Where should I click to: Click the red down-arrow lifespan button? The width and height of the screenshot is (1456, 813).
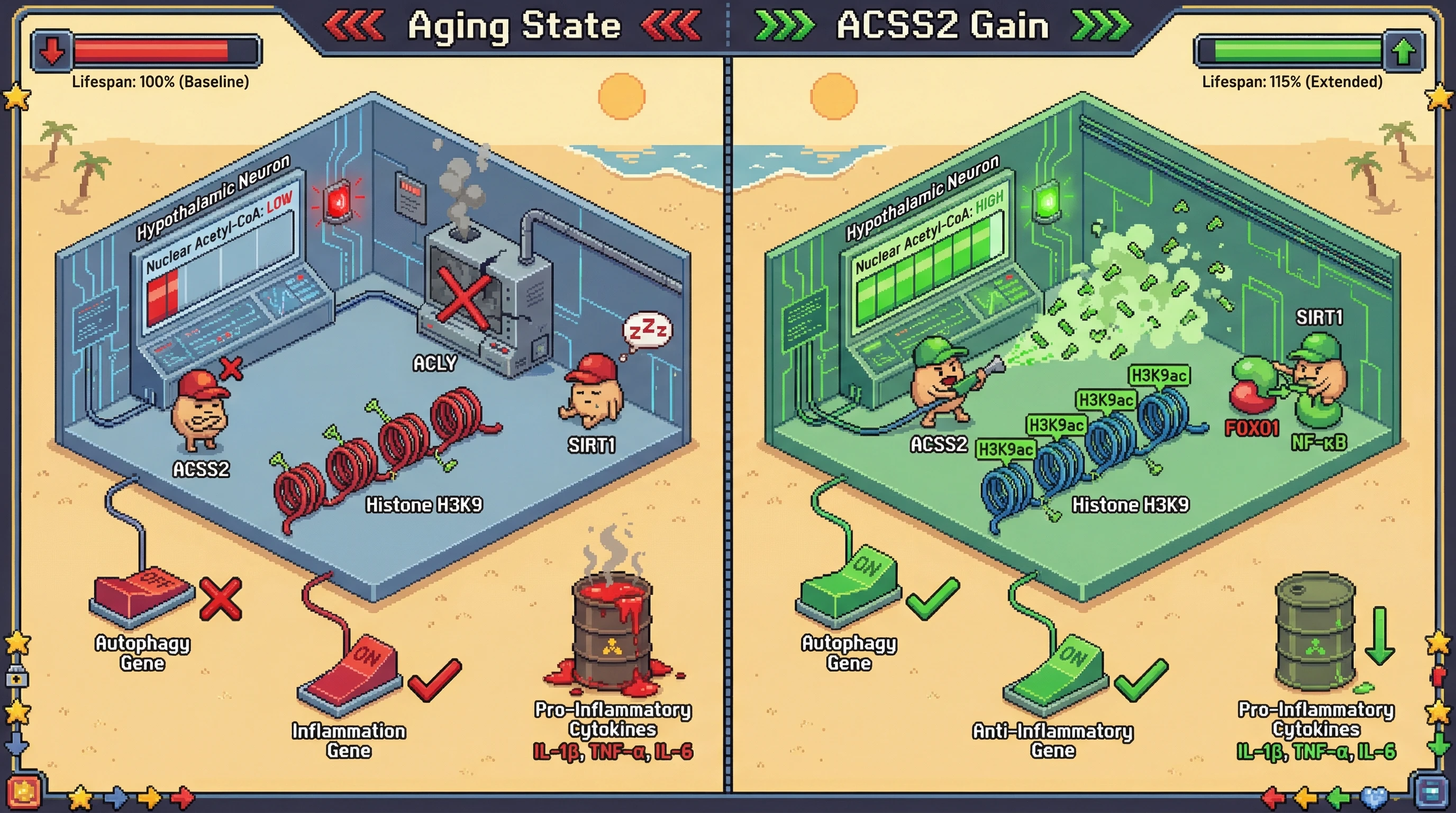52,51
